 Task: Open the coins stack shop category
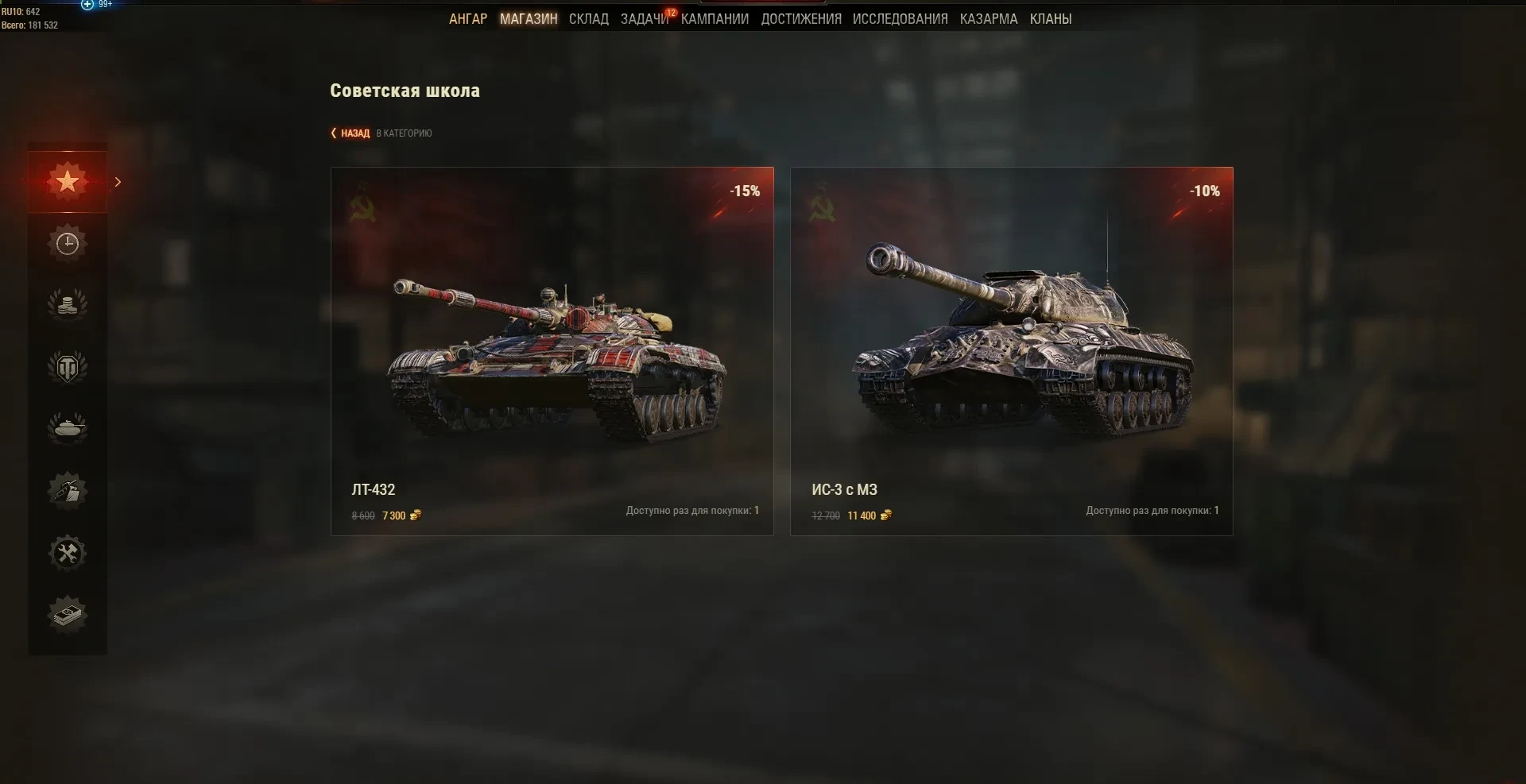click(x=68, y=305)
